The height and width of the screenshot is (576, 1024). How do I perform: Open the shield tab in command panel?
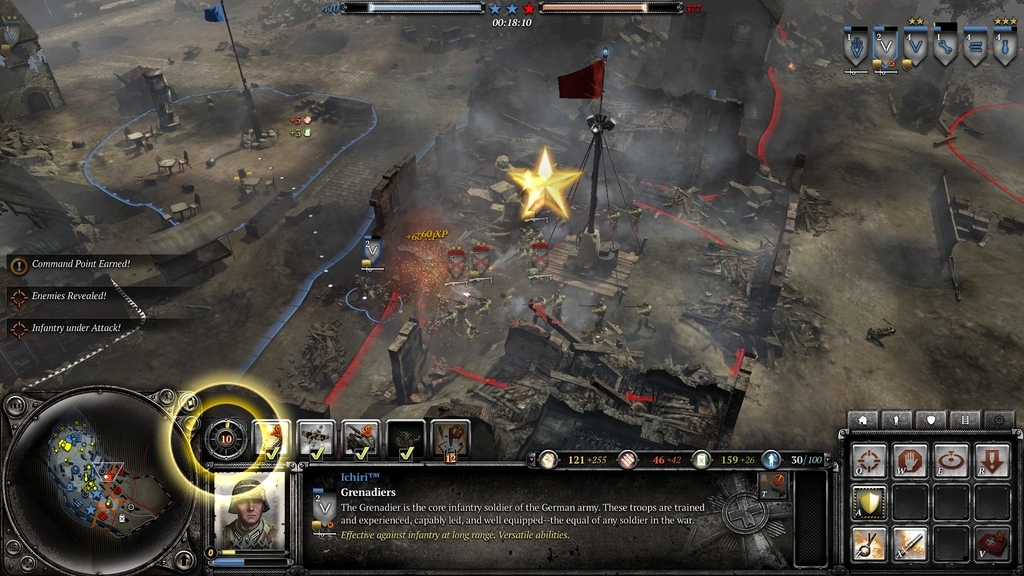click(x=931, y=420)
